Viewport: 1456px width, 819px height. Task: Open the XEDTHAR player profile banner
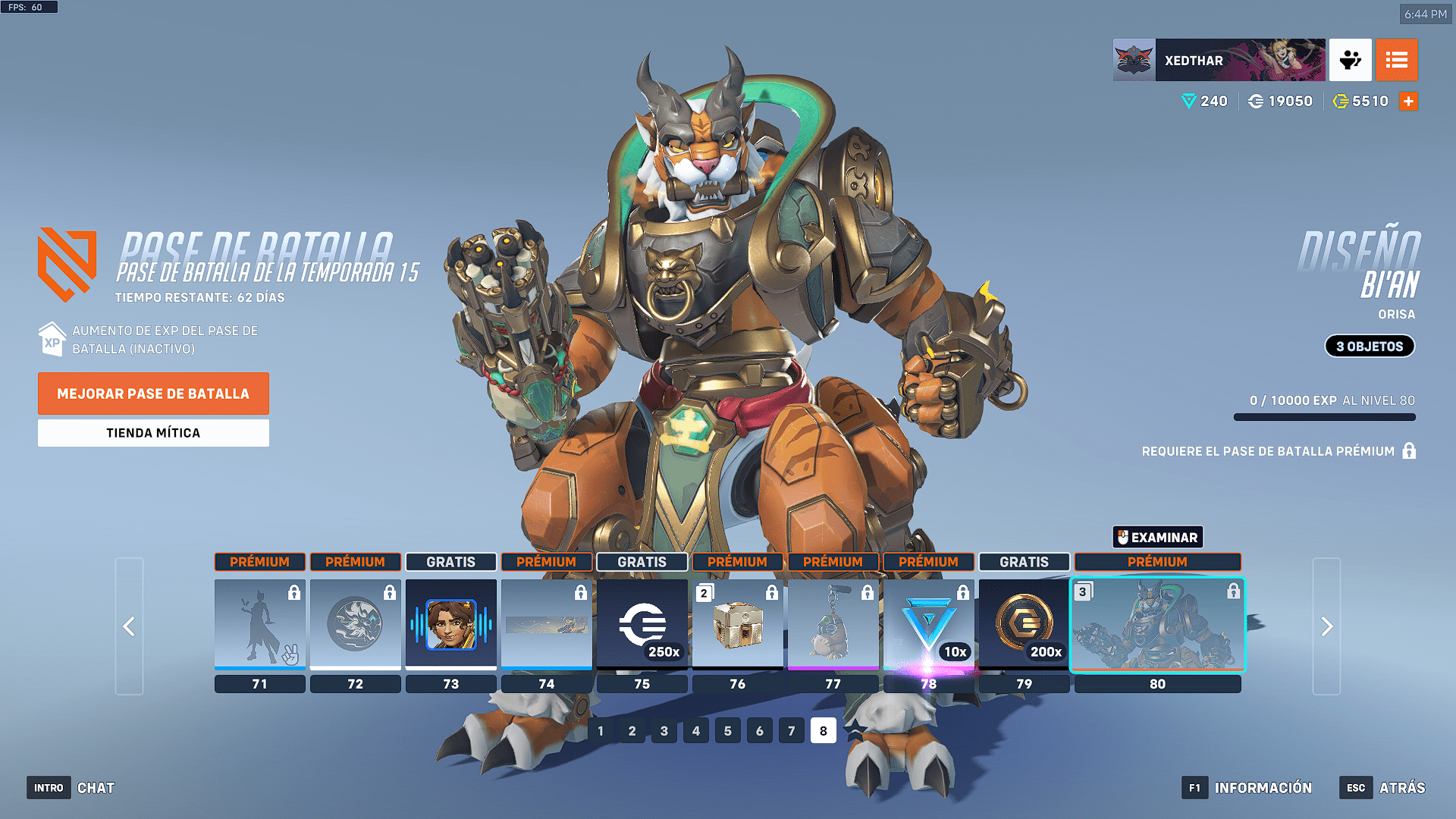click(x=1219, y=60)
